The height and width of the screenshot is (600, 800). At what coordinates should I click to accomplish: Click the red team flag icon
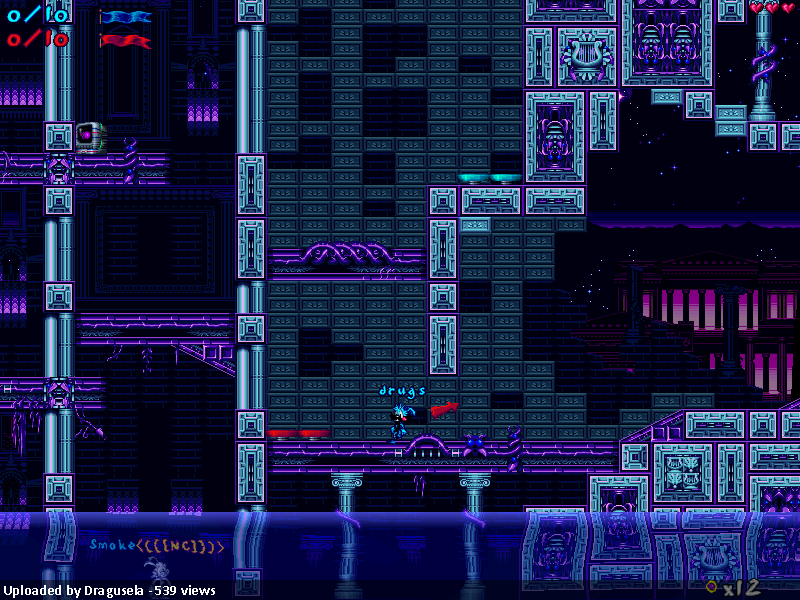coord(126,41)
